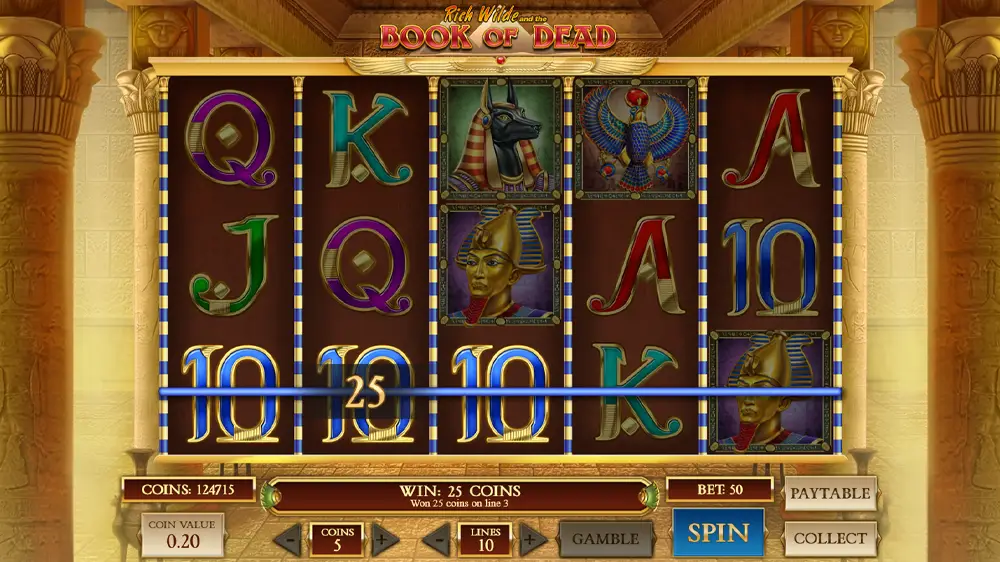Reduce the number of lines
Viewport: 1000px width, 562px height.
click(435, 540)
